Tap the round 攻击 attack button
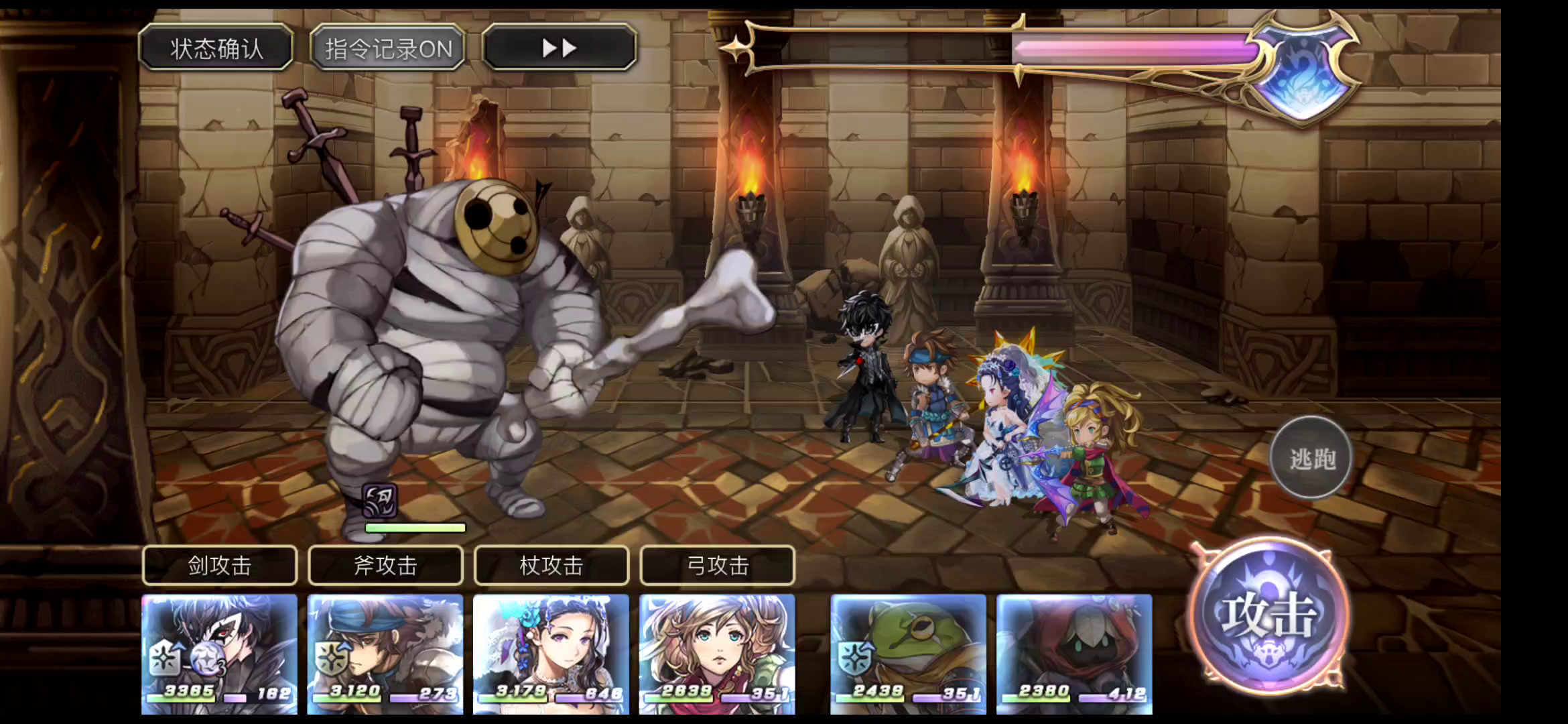 1268,617
